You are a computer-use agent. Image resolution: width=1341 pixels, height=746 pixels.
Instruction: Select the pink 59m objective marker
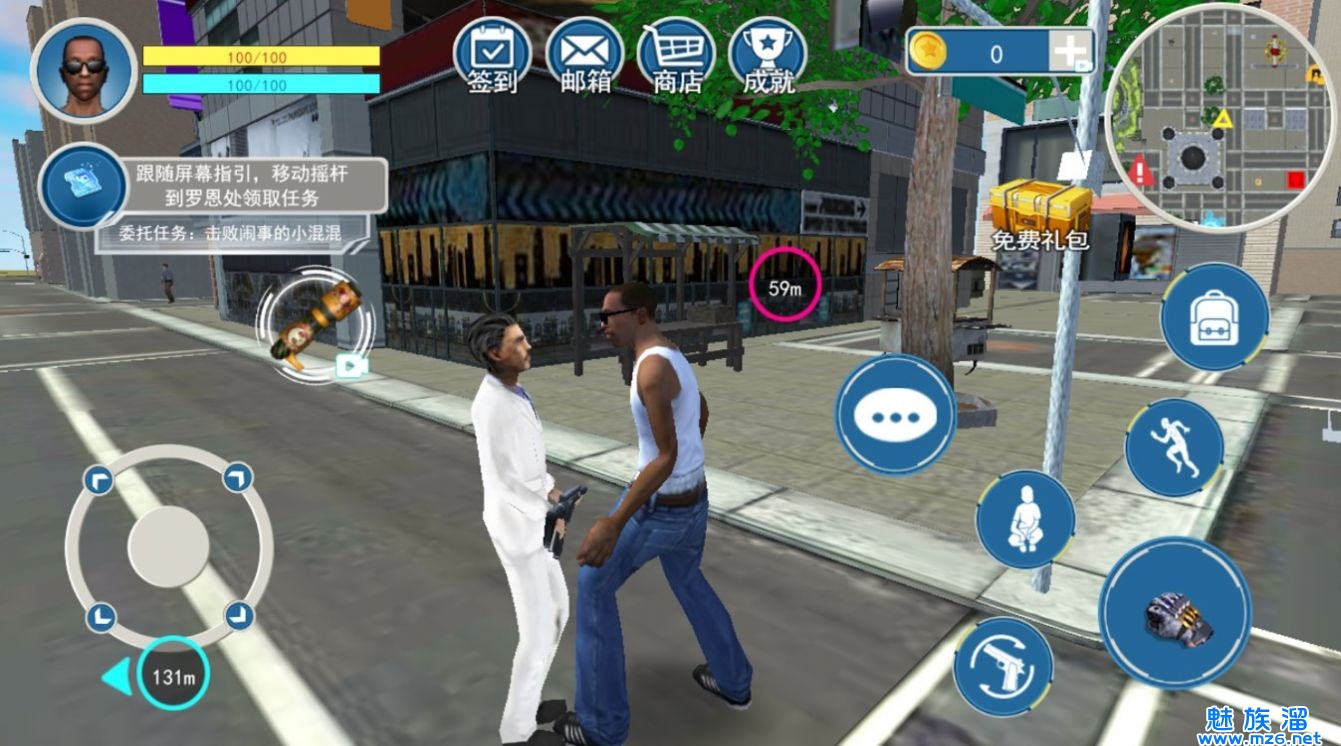(785, 285)
